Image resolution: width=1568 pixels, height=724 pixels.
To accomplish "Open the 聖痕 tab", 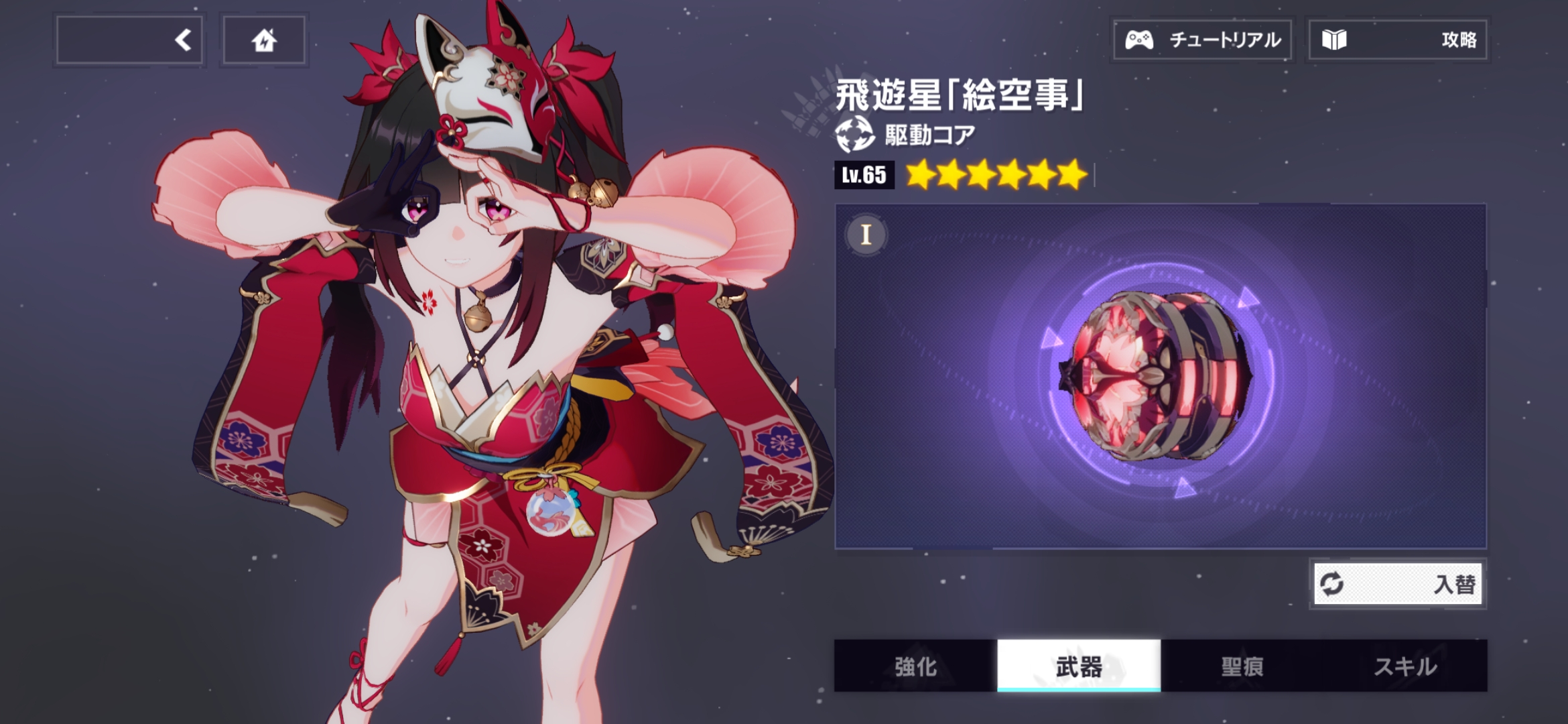I will point(1242,666).
